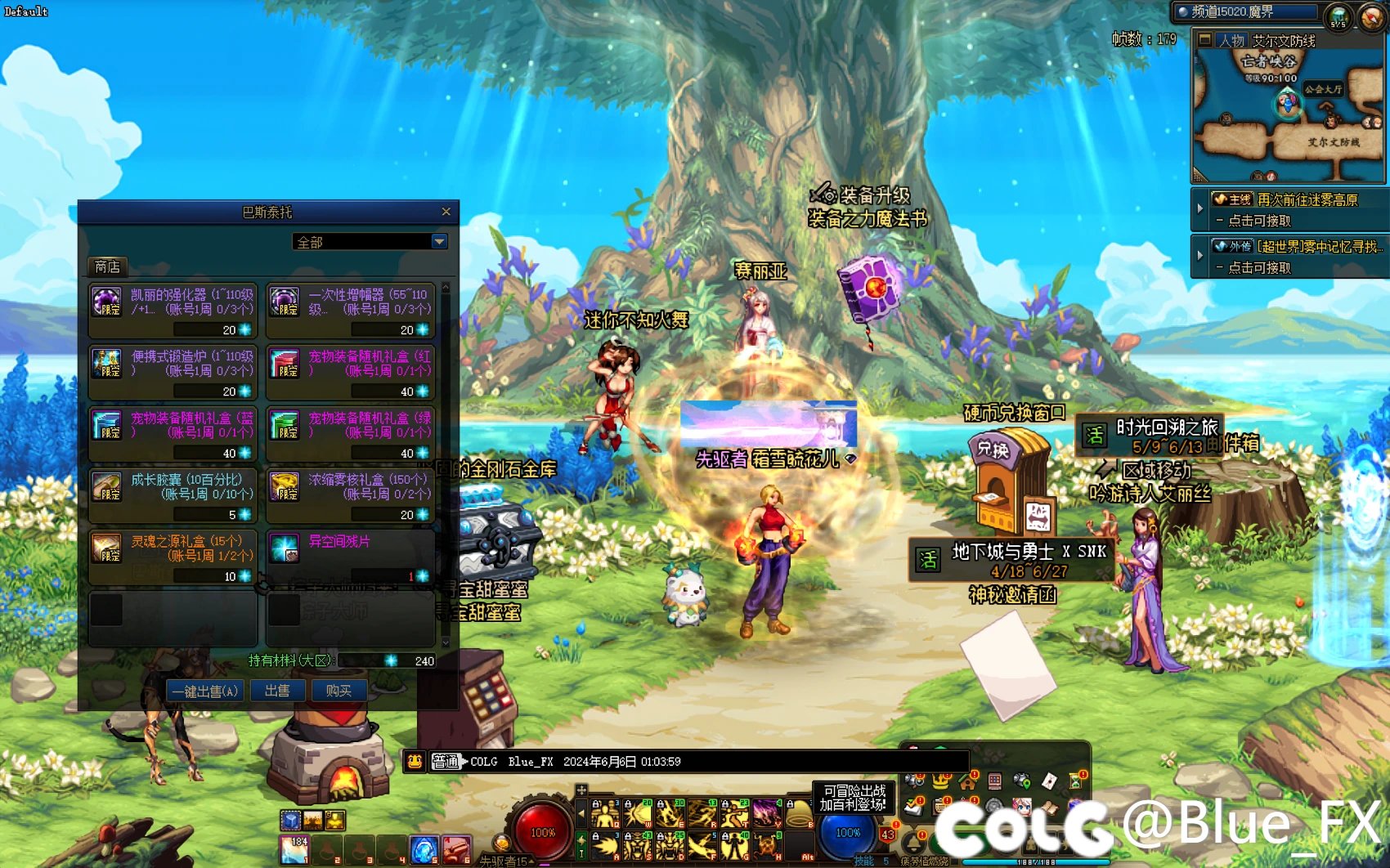Choose the 便携式锻造炉 item
1390x868 pixels.
point(173,372)
